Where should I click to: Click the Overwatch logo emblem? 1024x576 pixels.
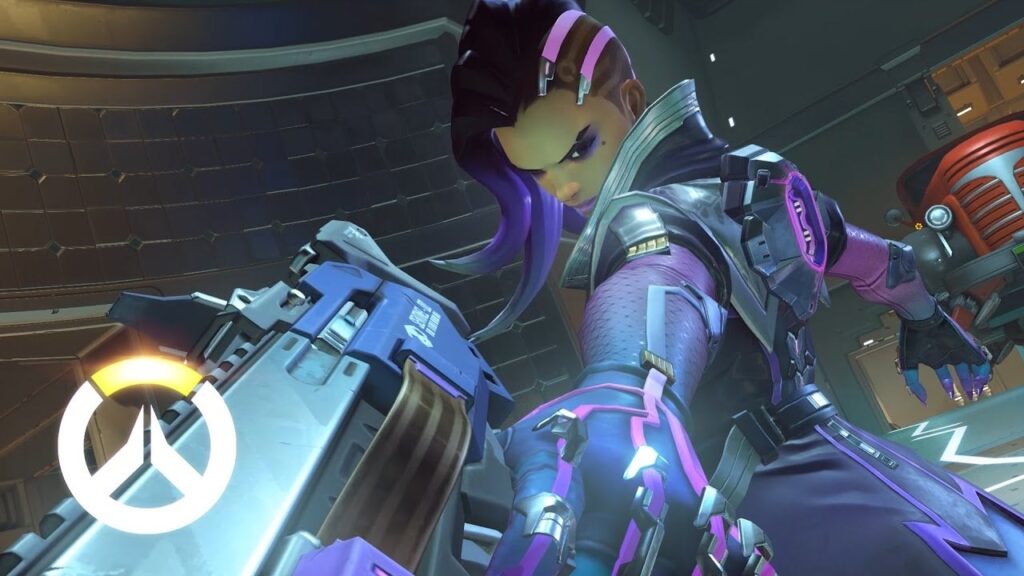point(146,444)
